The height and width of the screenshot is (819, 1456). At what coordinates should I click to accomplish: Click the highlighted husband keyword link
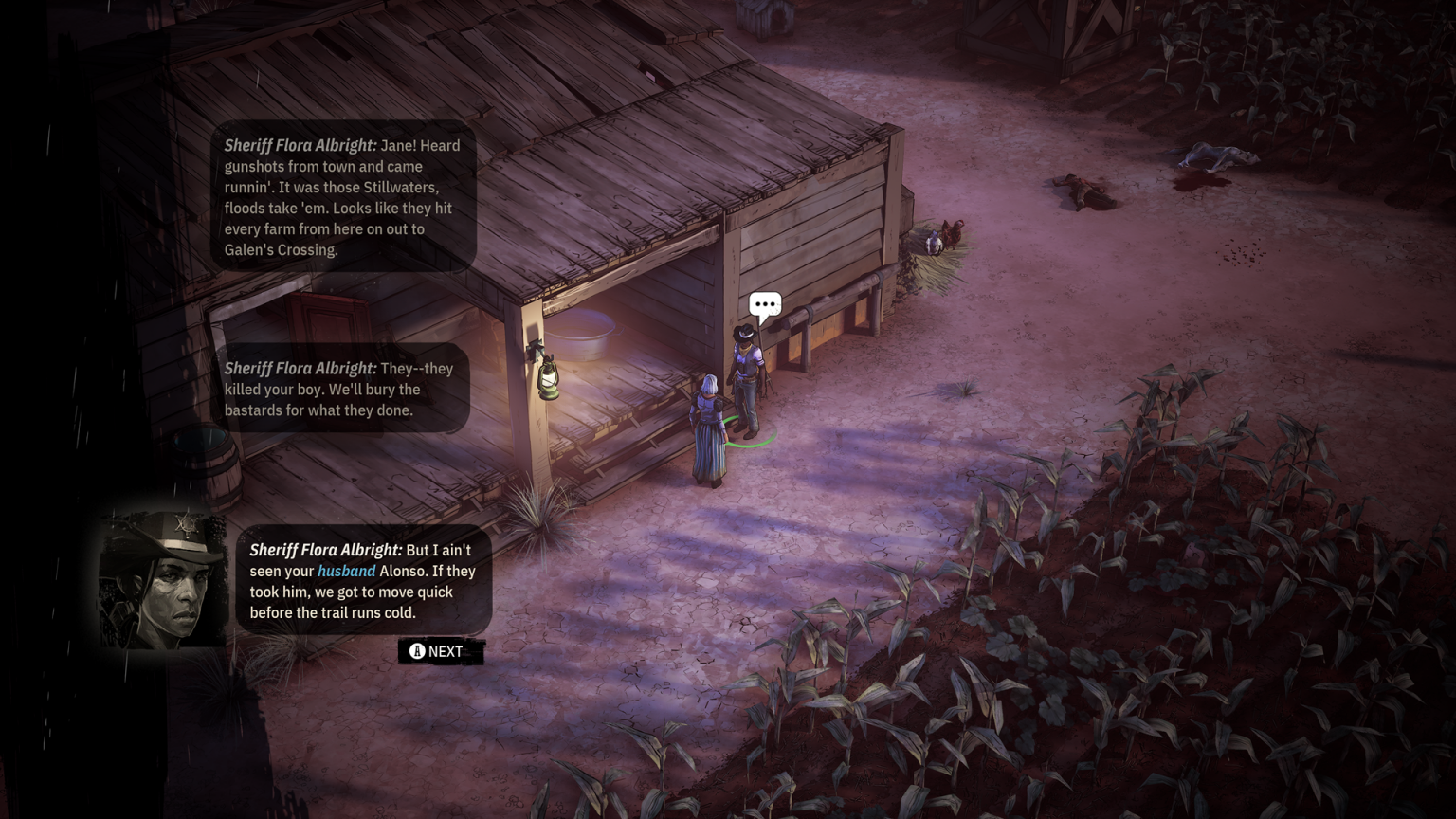[345, 571]
